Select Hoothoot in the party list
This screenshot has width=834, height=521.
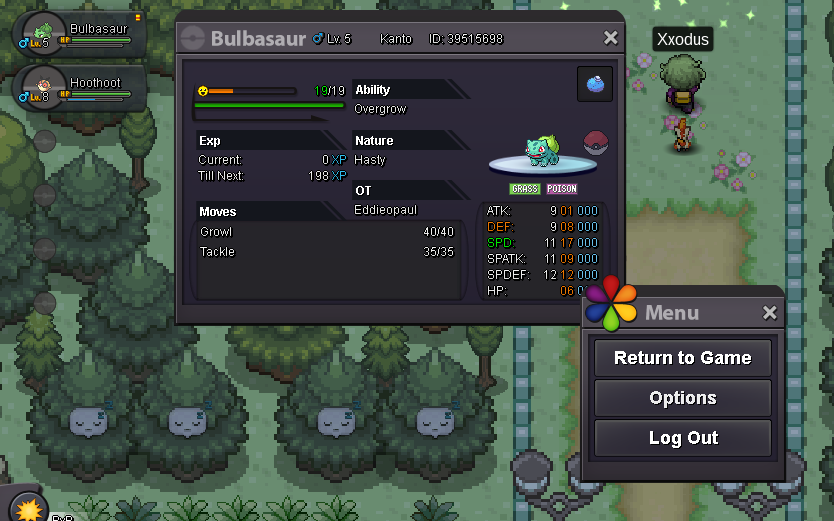82,88
